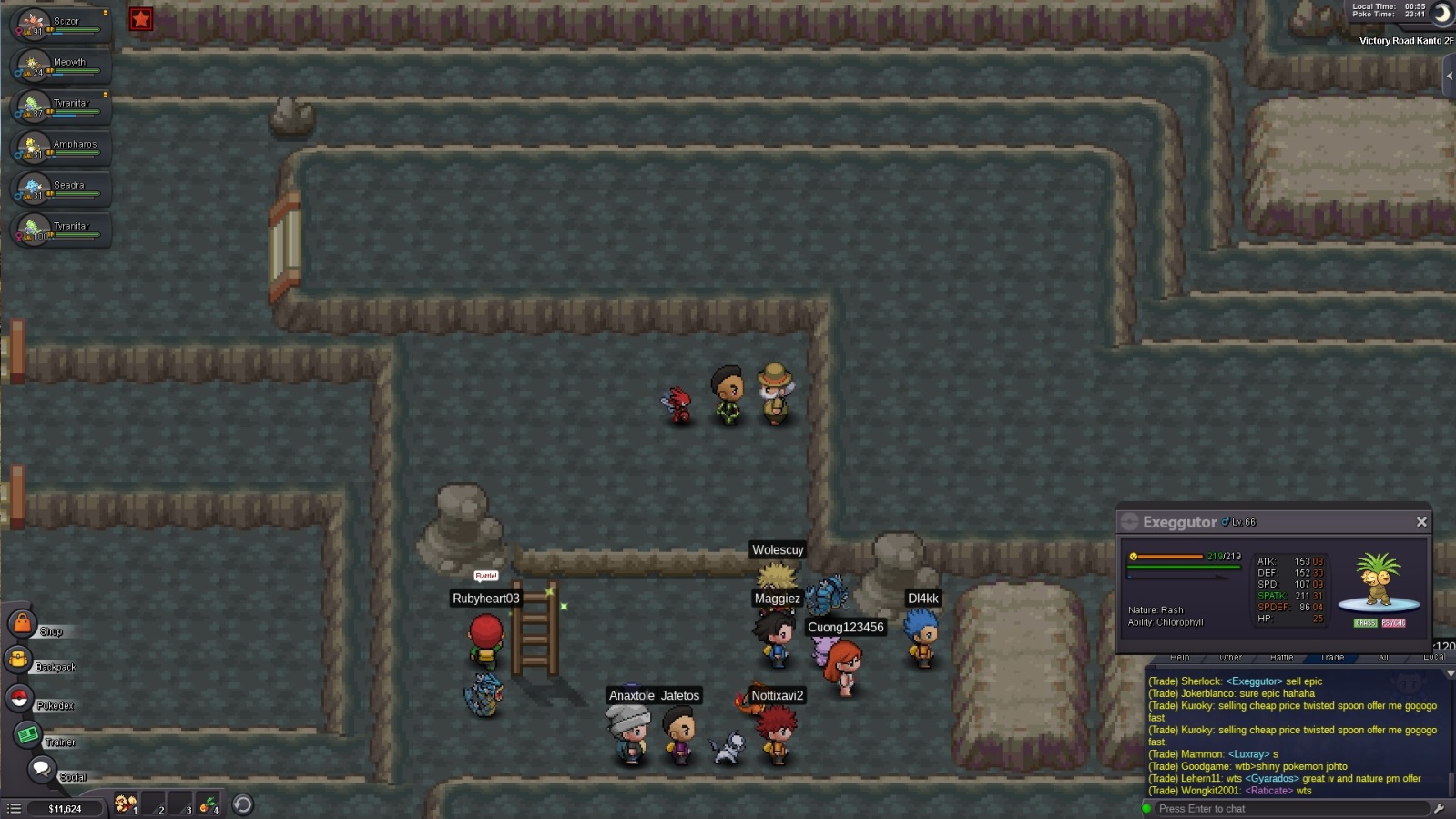Open the Social menu

click(x=41, y=770)
